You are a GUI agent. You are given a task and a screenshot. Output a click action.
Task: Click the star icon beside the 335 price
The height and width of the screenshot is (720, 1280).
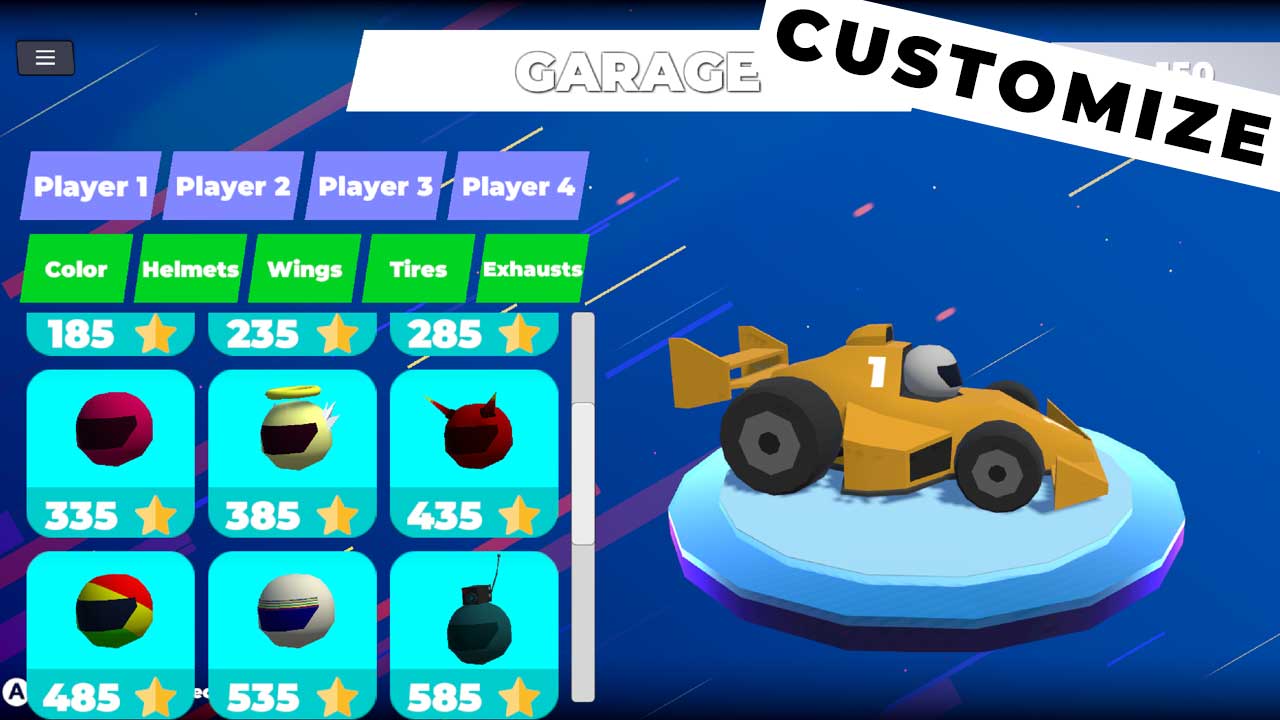pos(155,516)
